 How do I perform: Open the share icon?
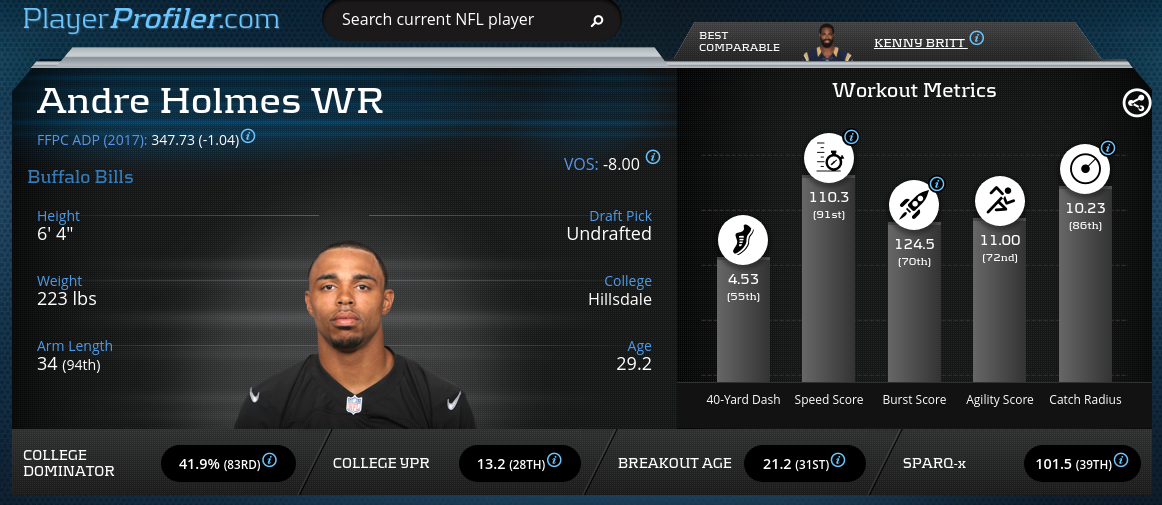tap(1136, 103)
